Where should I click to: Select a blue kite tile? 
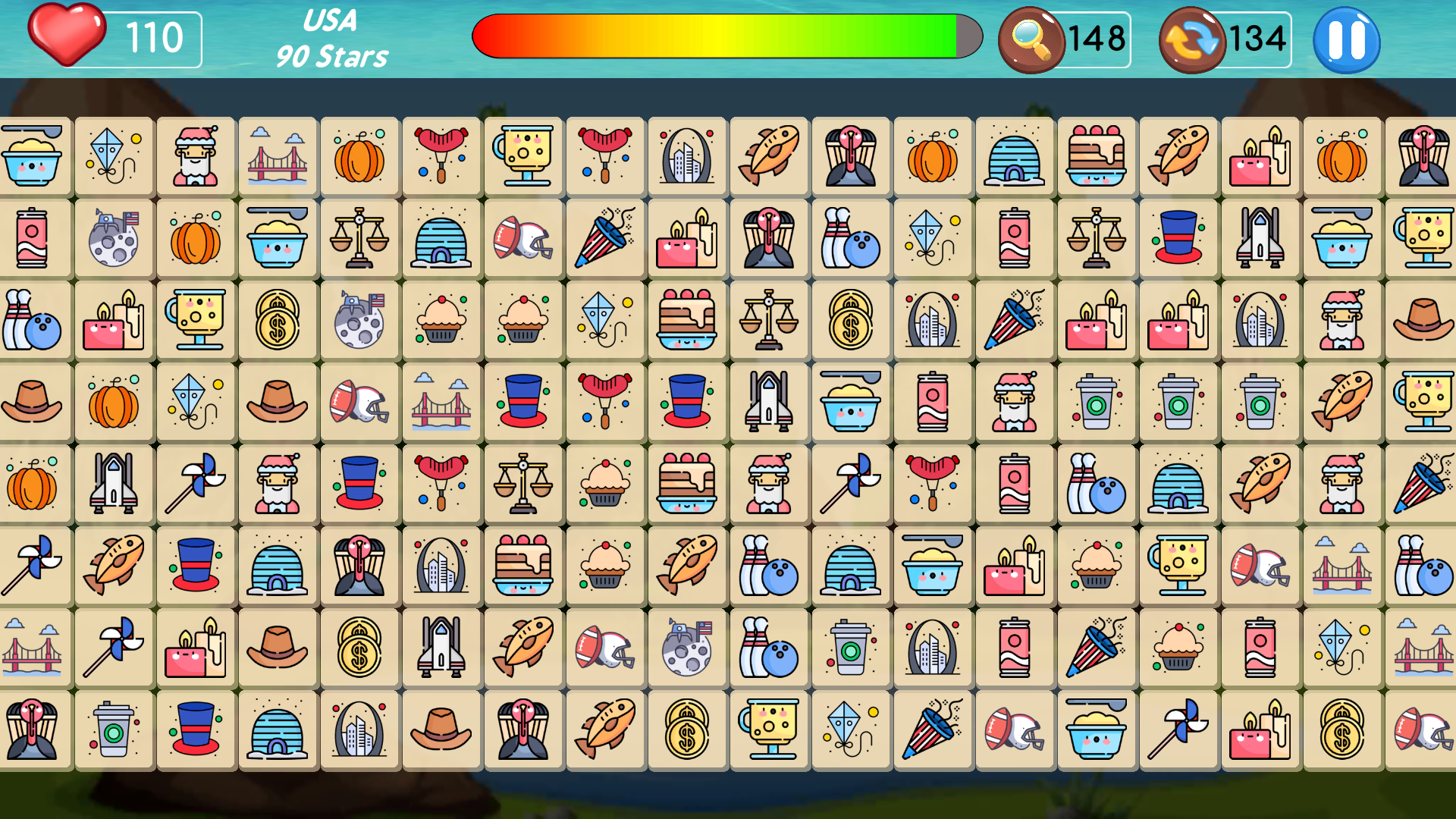(114, 156)
